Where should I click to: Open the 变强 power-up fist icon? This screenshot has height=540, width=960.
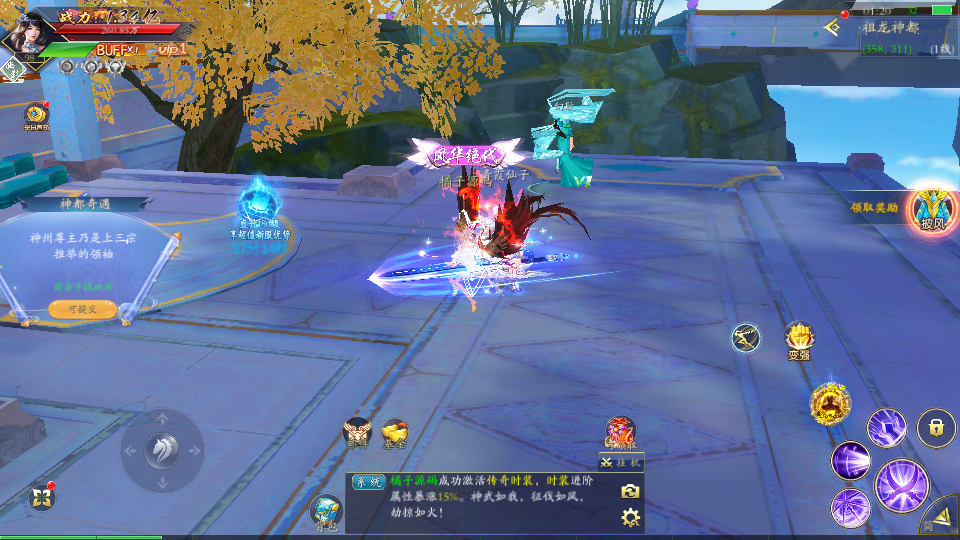(798, 339)
